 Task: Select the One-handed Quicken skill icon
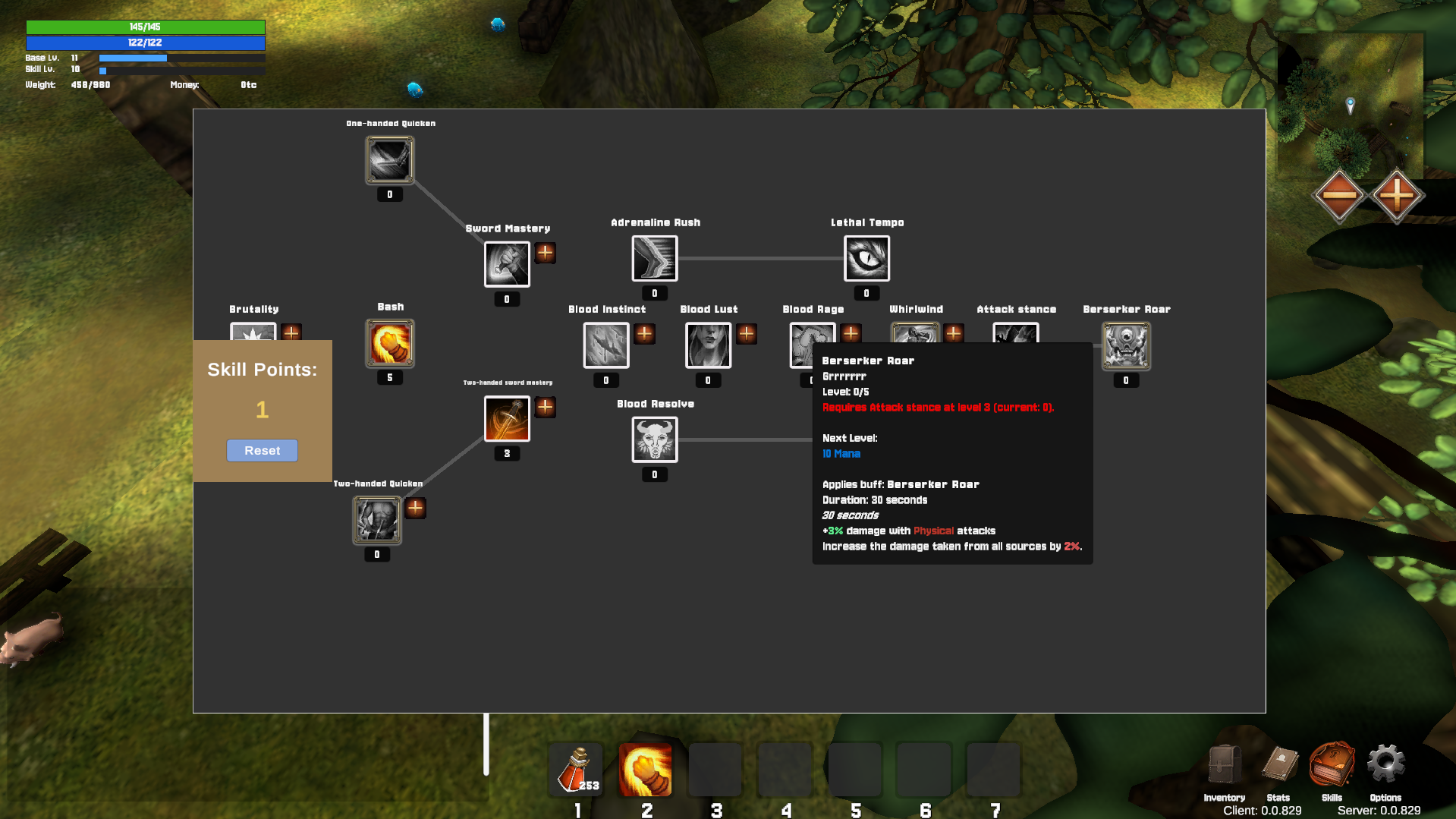(x=389, y=159)
